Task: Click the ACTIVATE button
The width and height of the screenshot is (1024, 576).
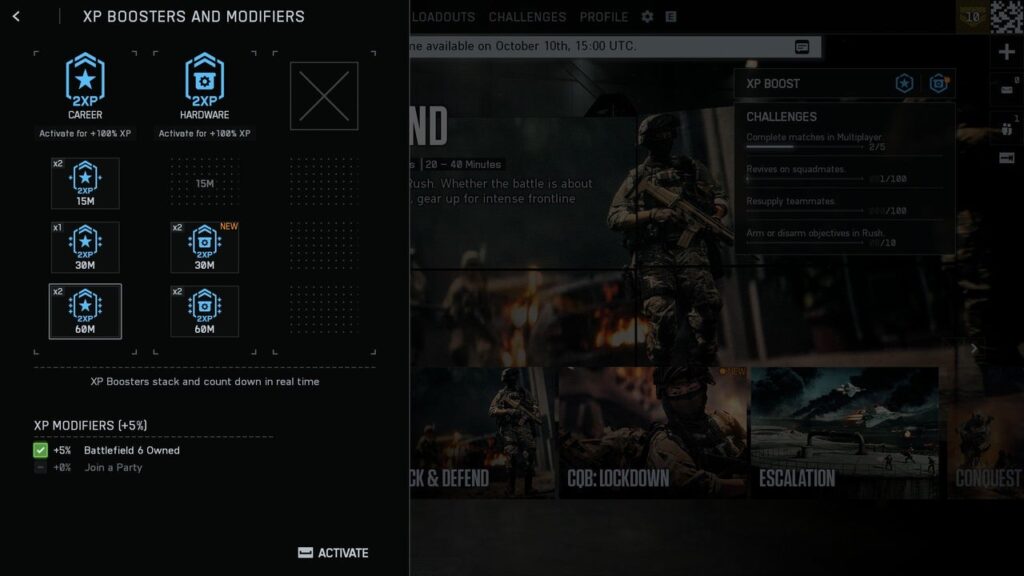Action: click(333, 553)
